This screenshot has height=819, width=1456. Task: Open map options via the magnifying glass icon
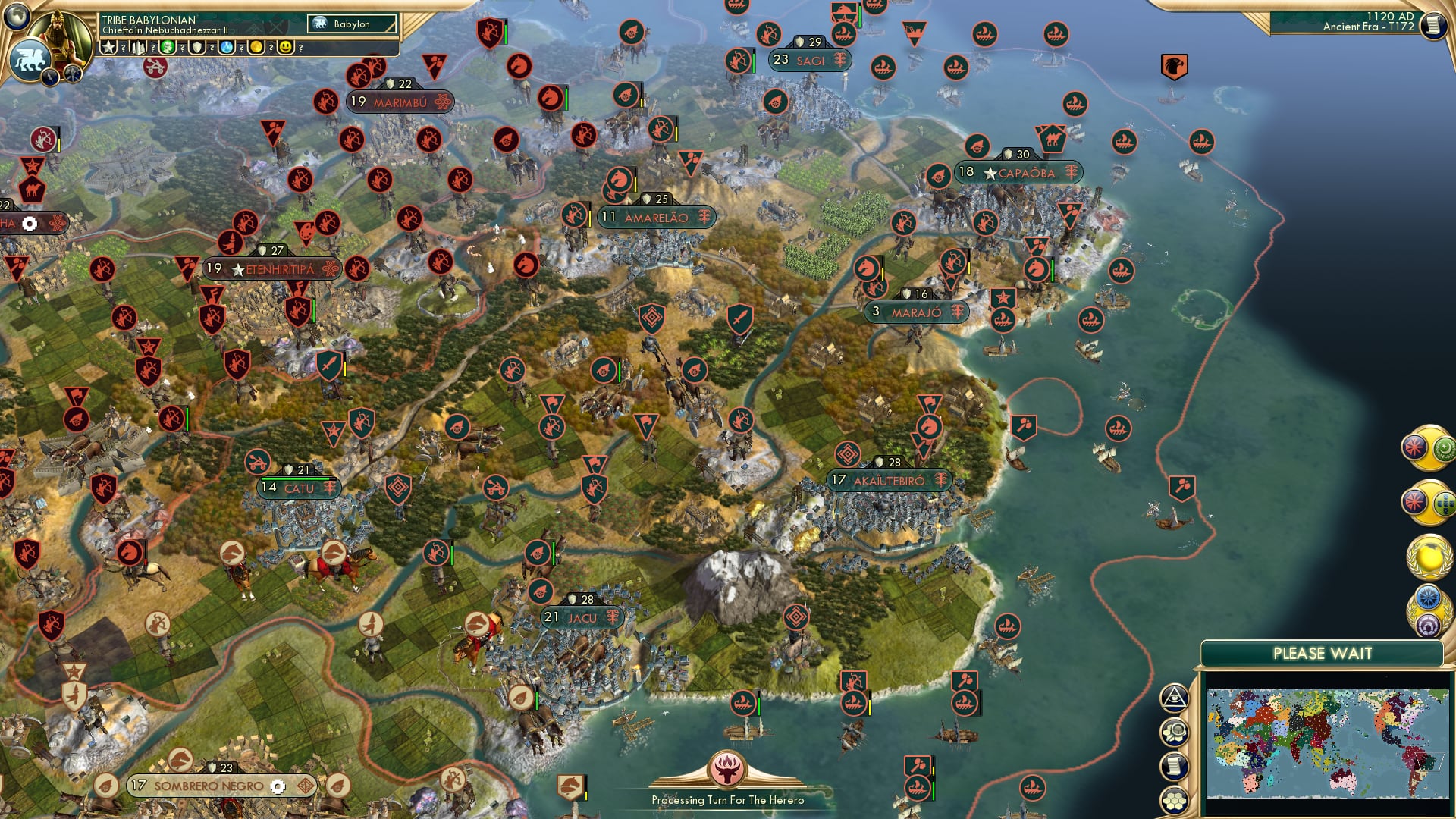[x=1174, y=730]
